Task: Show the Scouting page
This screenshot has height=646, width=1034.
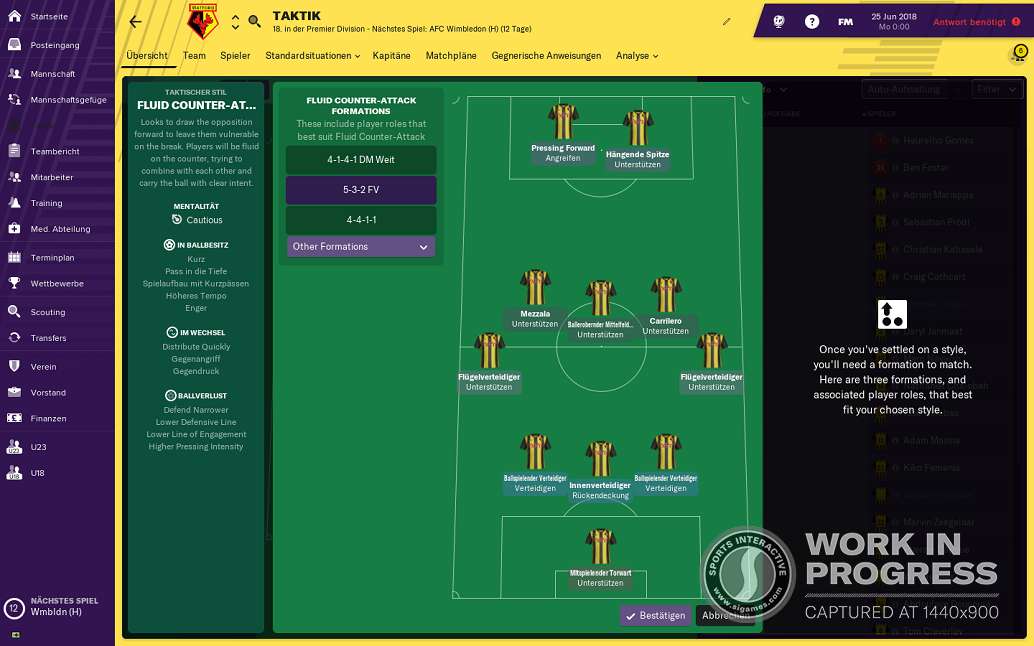Action: click(x=48, y=312)
